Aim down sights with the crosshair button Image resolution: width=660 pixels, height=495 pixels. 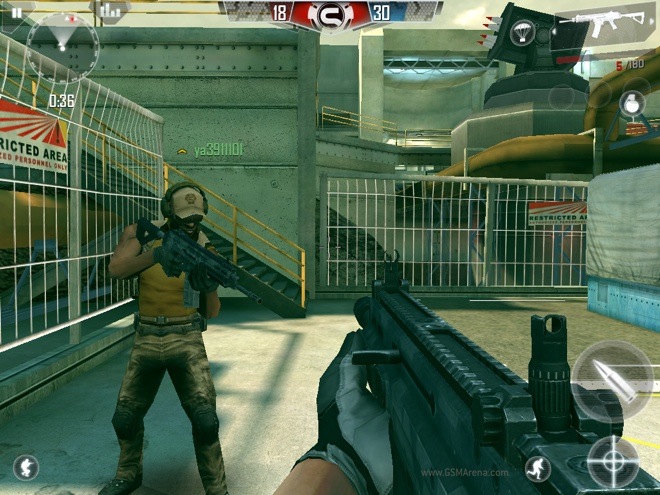611,462
